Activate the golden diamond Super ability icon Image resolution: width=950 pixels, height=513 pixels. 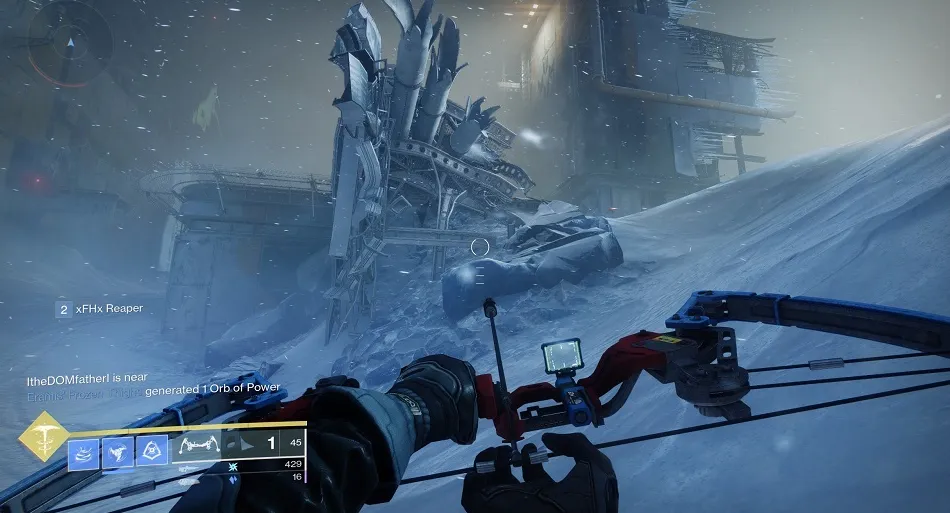pos(42,435)
